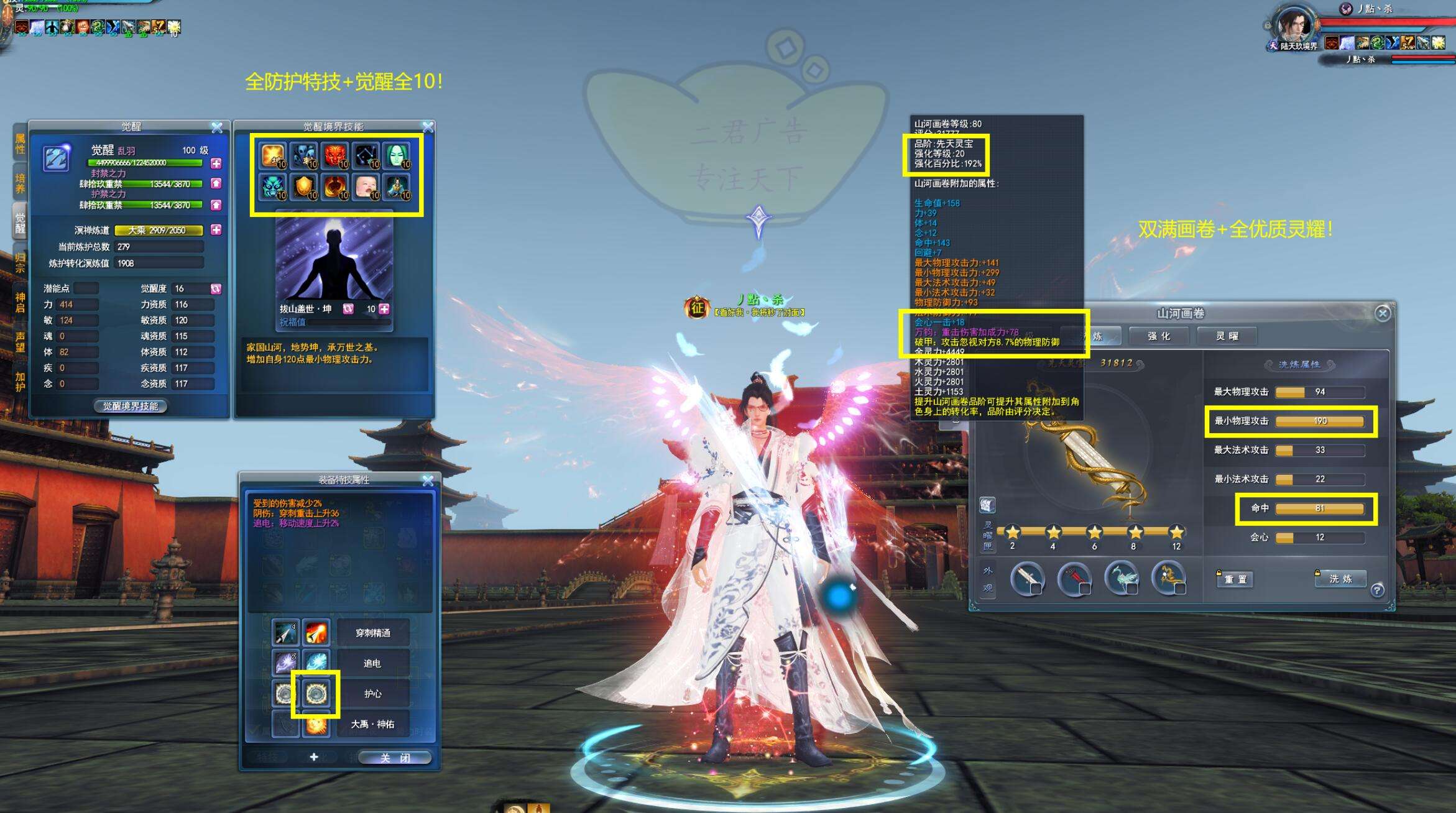Close the 觉醒境界技能 skills panel
1456x813 pixels.
tap(428, 127)
